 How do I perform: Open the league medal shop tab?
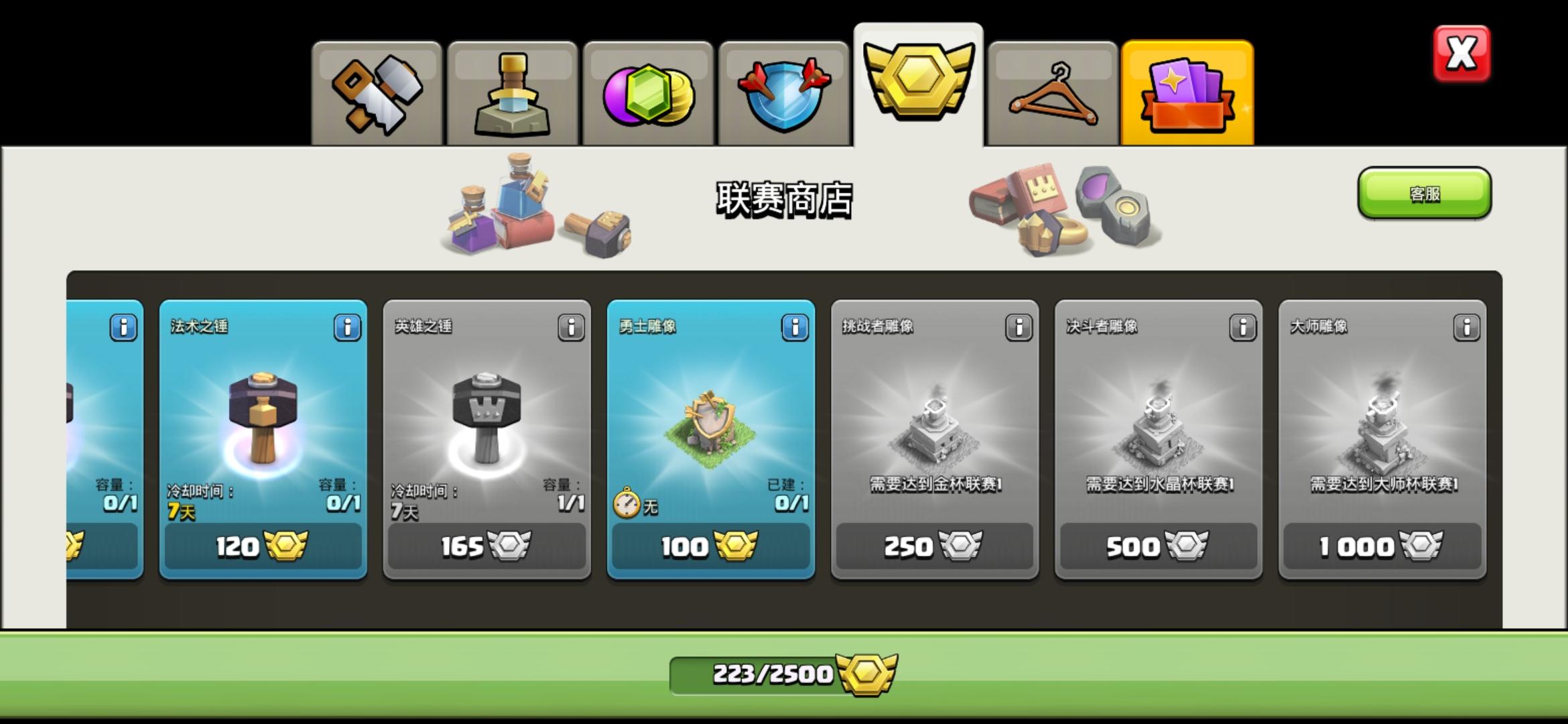pyautogui.click(x=918, y=80)
